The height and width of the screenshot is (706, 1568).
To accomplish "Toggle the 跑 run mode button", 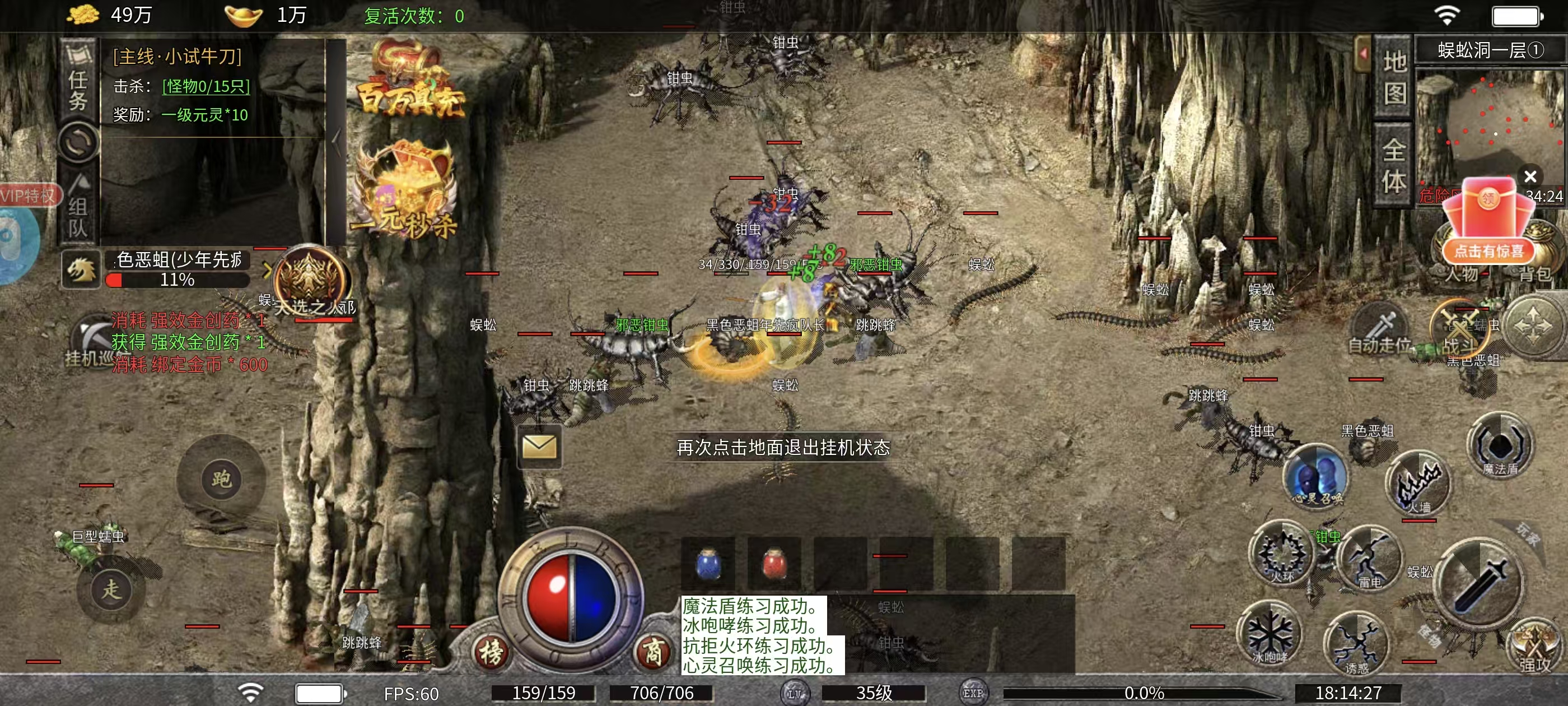I will coord(221,480).
